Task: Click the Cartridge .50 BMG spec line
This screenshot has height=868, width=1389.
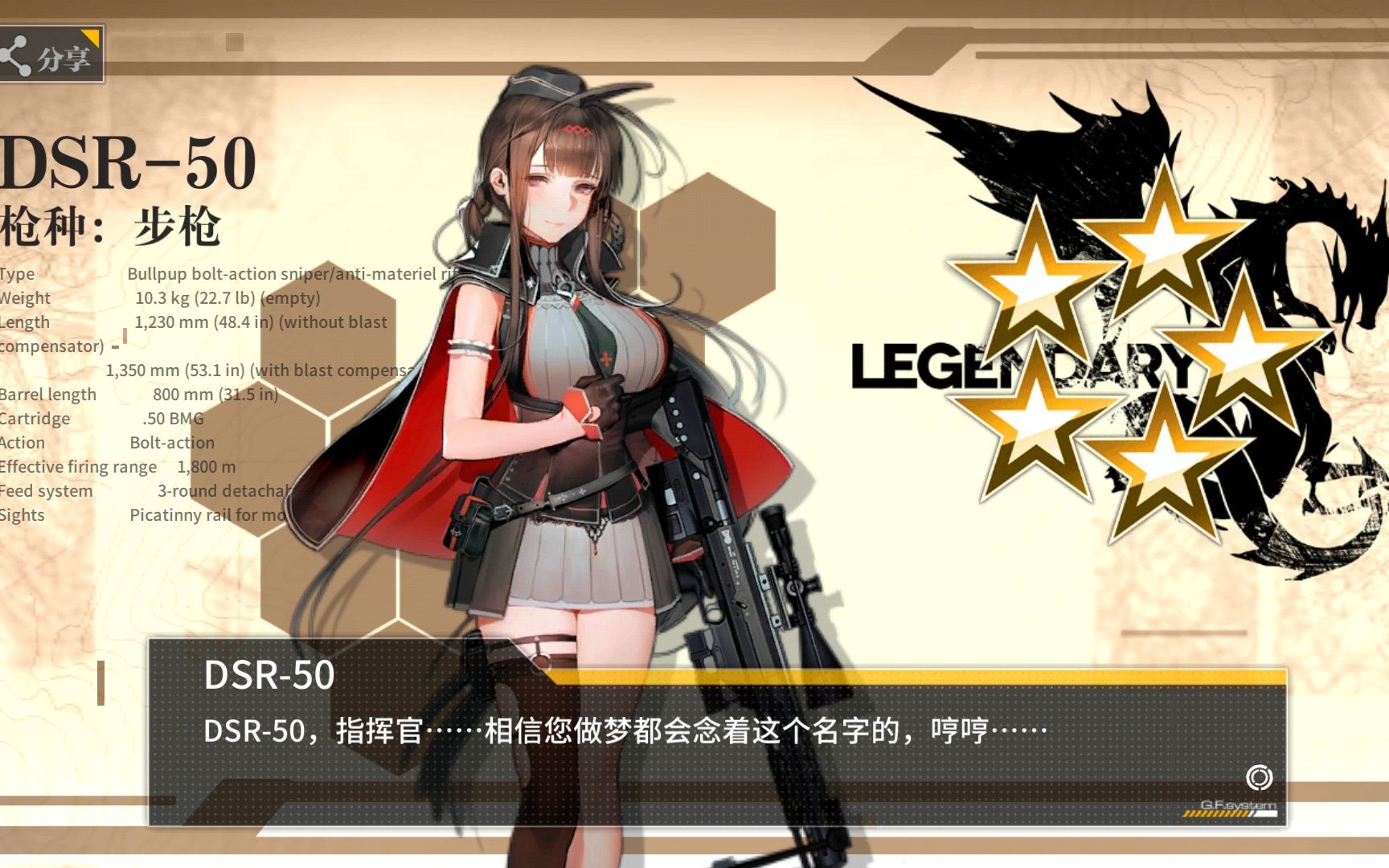Action: [x=96, y=418]
